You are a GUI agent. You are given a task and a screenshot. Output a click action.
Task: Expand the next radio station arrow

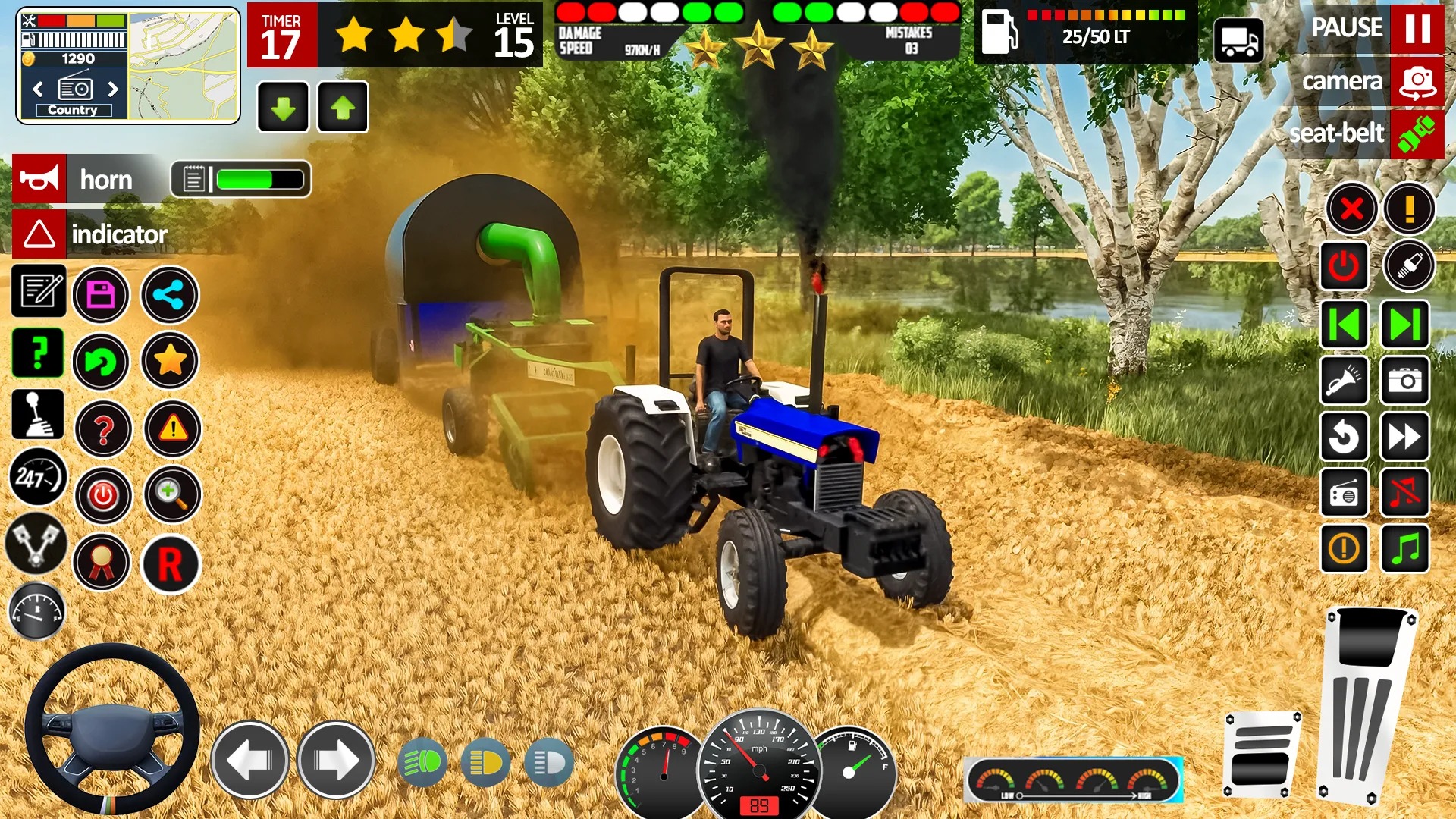(114, 88)
